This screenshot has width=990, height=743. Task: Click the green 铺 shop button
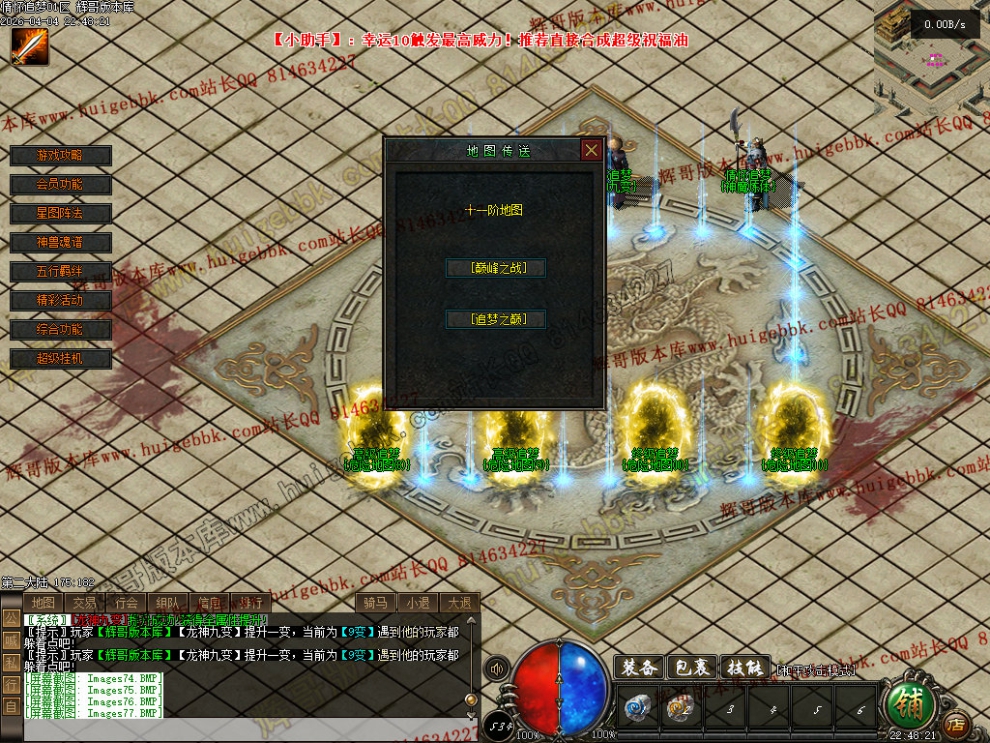(910, 706)
